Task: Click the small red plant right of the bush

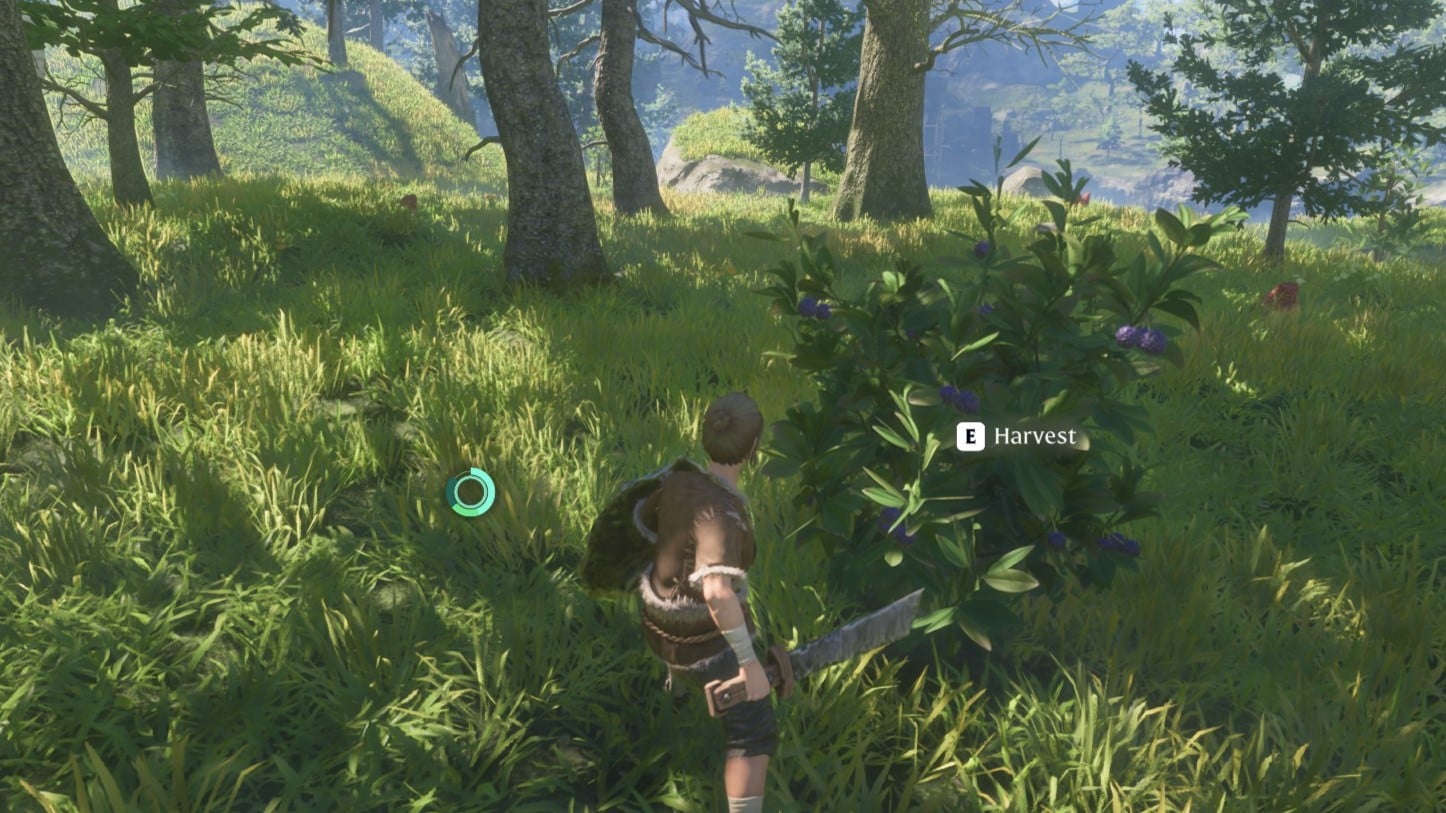Action: click(1085, 198)
